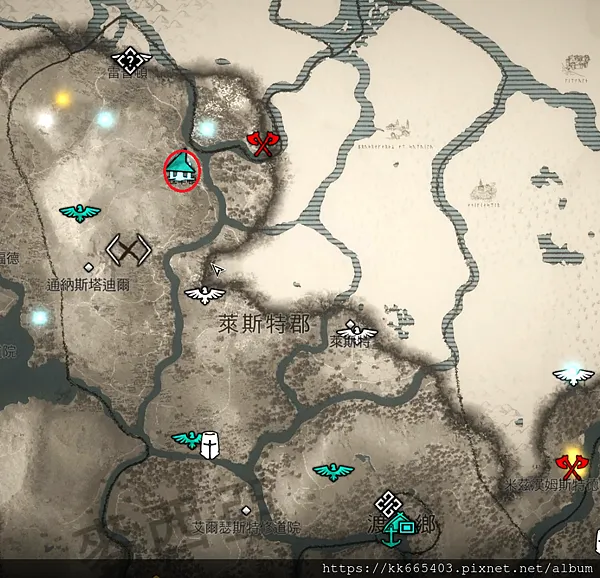Select the red-circled teal settlement icon

(182, 168)
